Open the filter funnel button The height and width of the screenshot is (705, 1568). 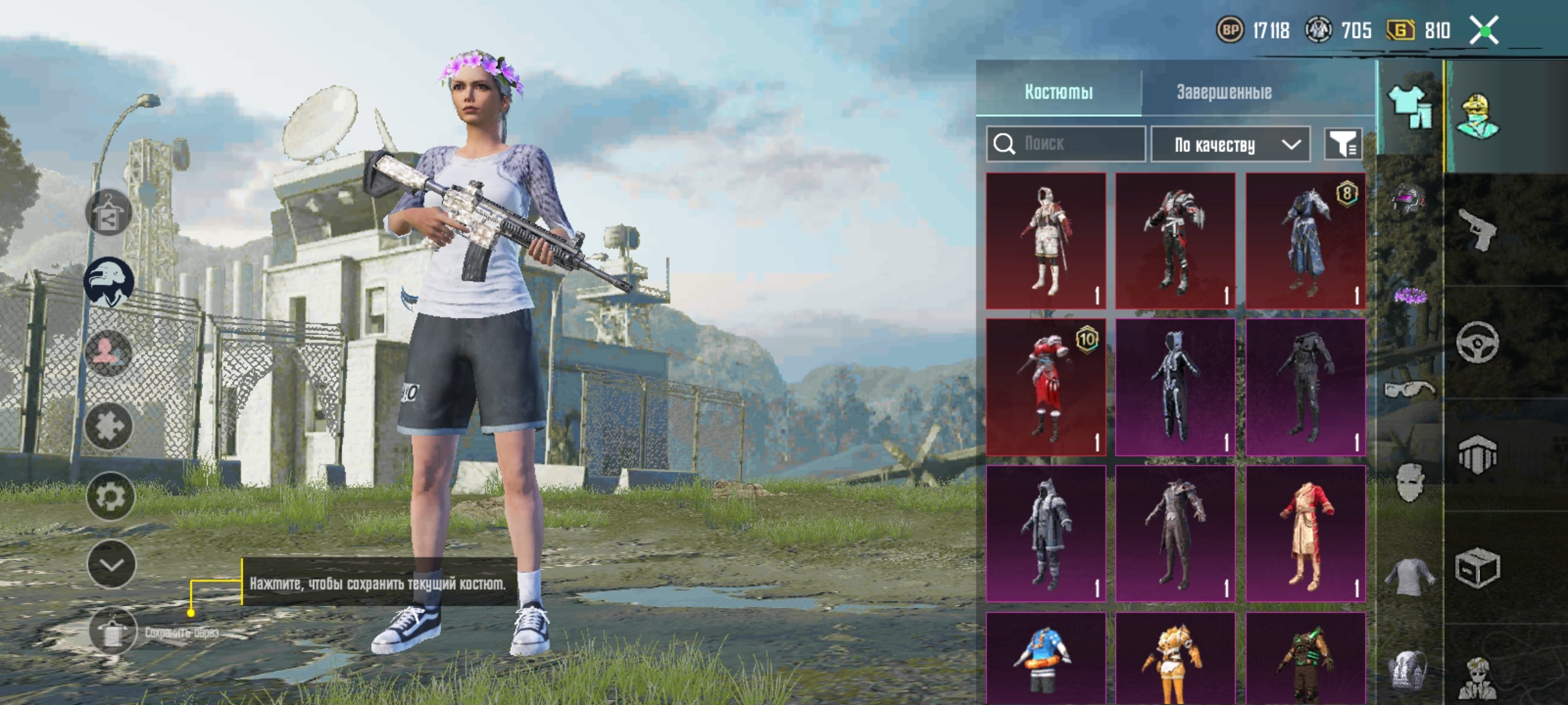(1343, 144)
